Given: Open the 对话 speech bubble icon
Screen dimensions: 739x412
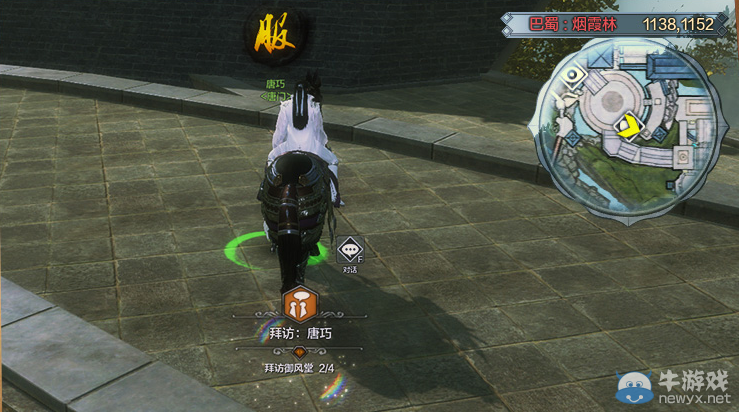Looking at the screenshot, I should coord(349,249).
